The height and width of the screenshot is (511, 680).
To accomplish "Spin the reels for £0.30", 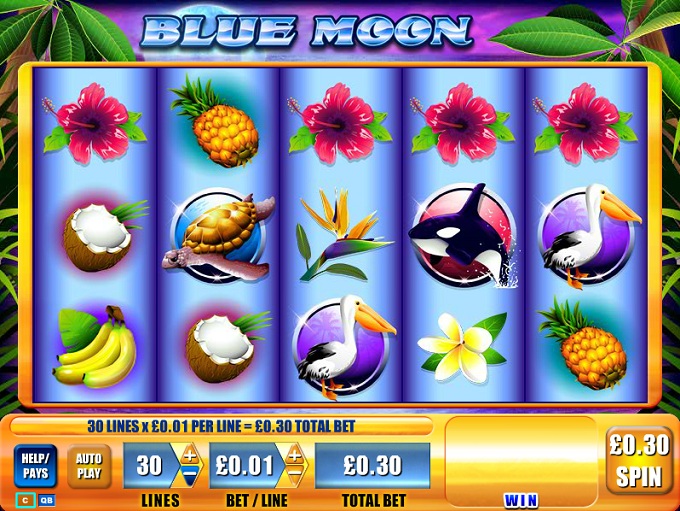I will pyautogui.click(x=639, y=460).
